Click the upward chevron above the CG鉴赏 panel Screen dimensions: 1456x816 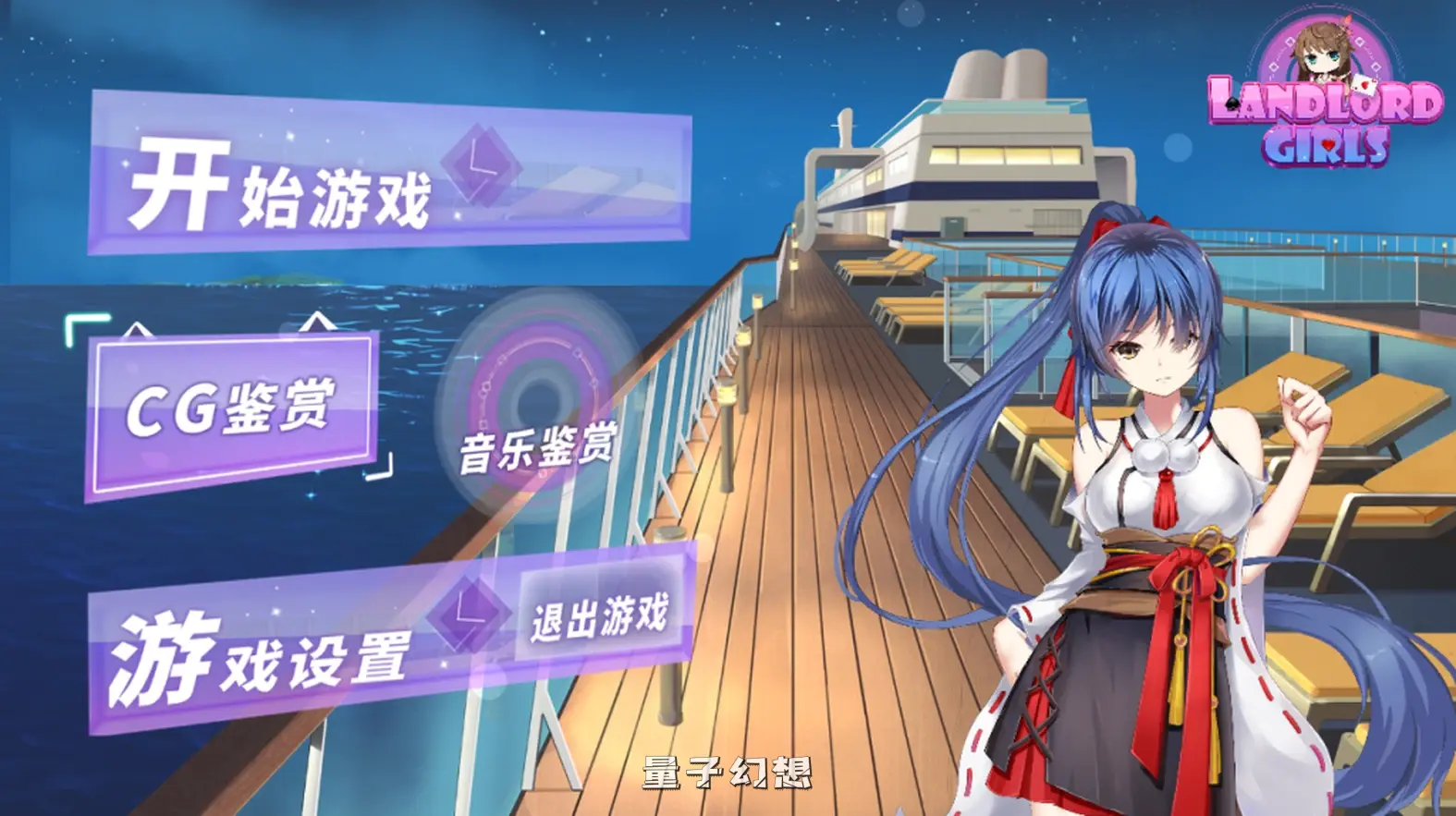tap(316, 321)
